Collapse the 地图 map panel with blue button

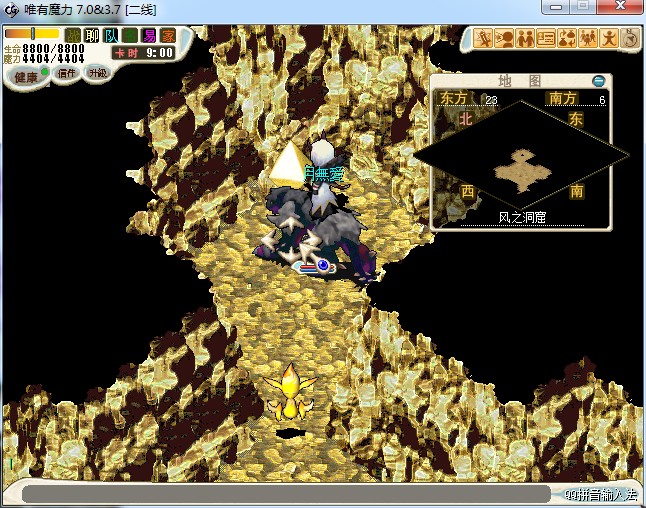599,81
